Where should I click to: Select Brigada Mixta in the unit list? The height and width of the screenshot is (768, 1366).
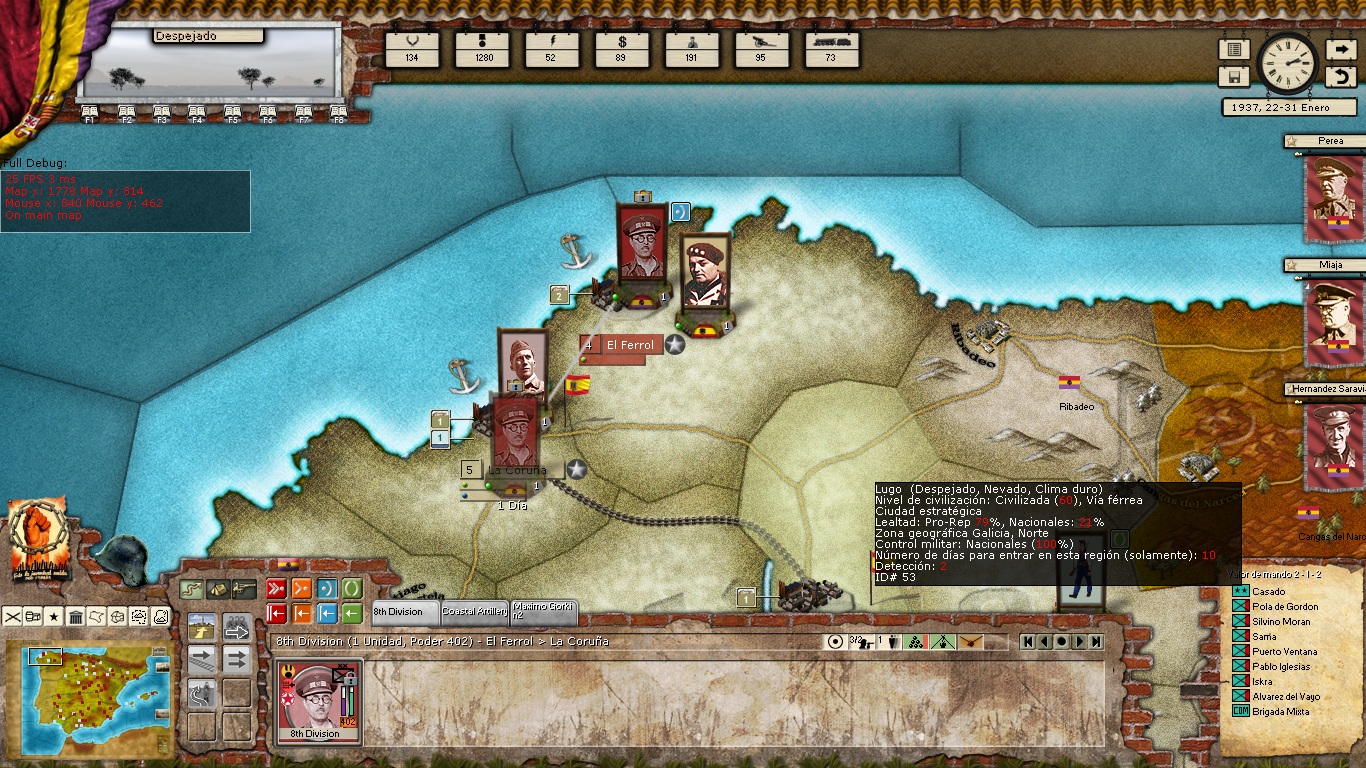click(1281, 712)
